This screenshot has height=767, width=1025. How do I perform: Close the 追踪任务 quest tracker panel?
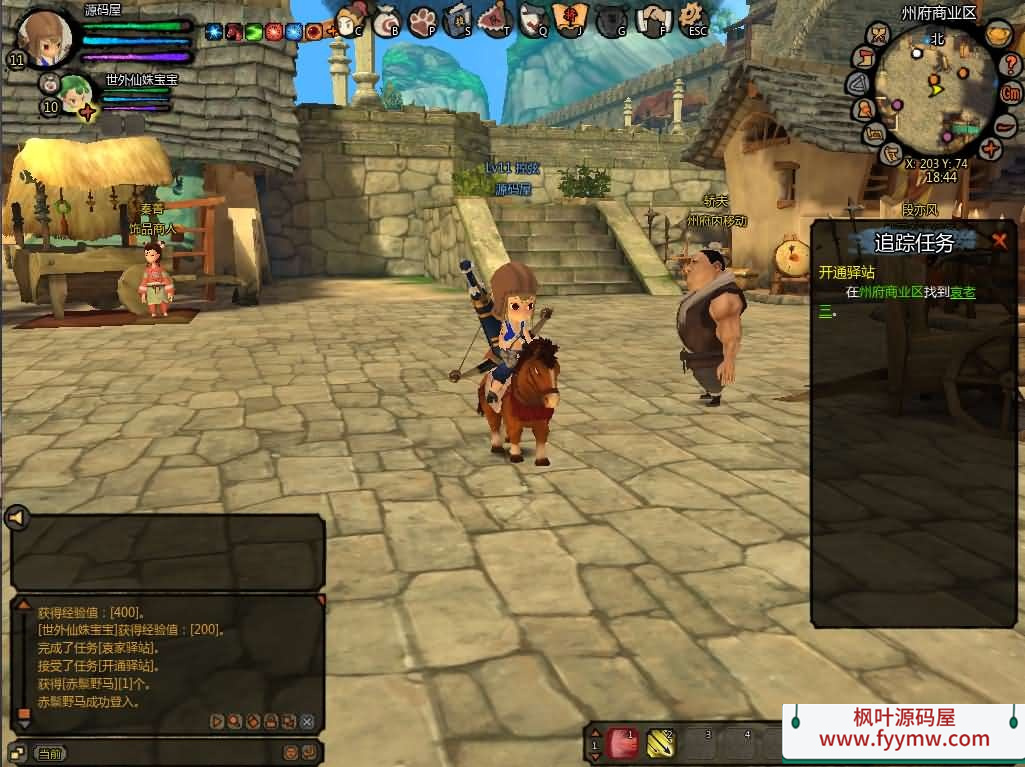point(999,240)
